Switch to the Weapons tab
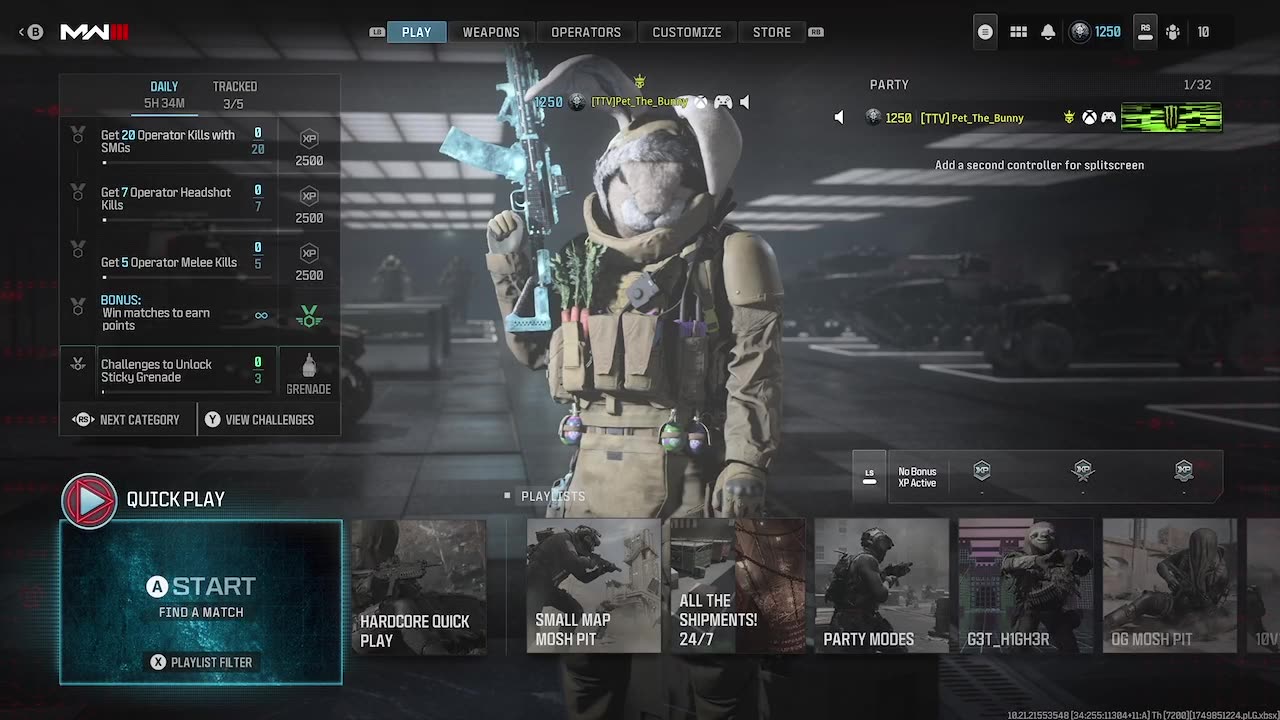This screenshot has width=1280, height=720. (490, 32)
